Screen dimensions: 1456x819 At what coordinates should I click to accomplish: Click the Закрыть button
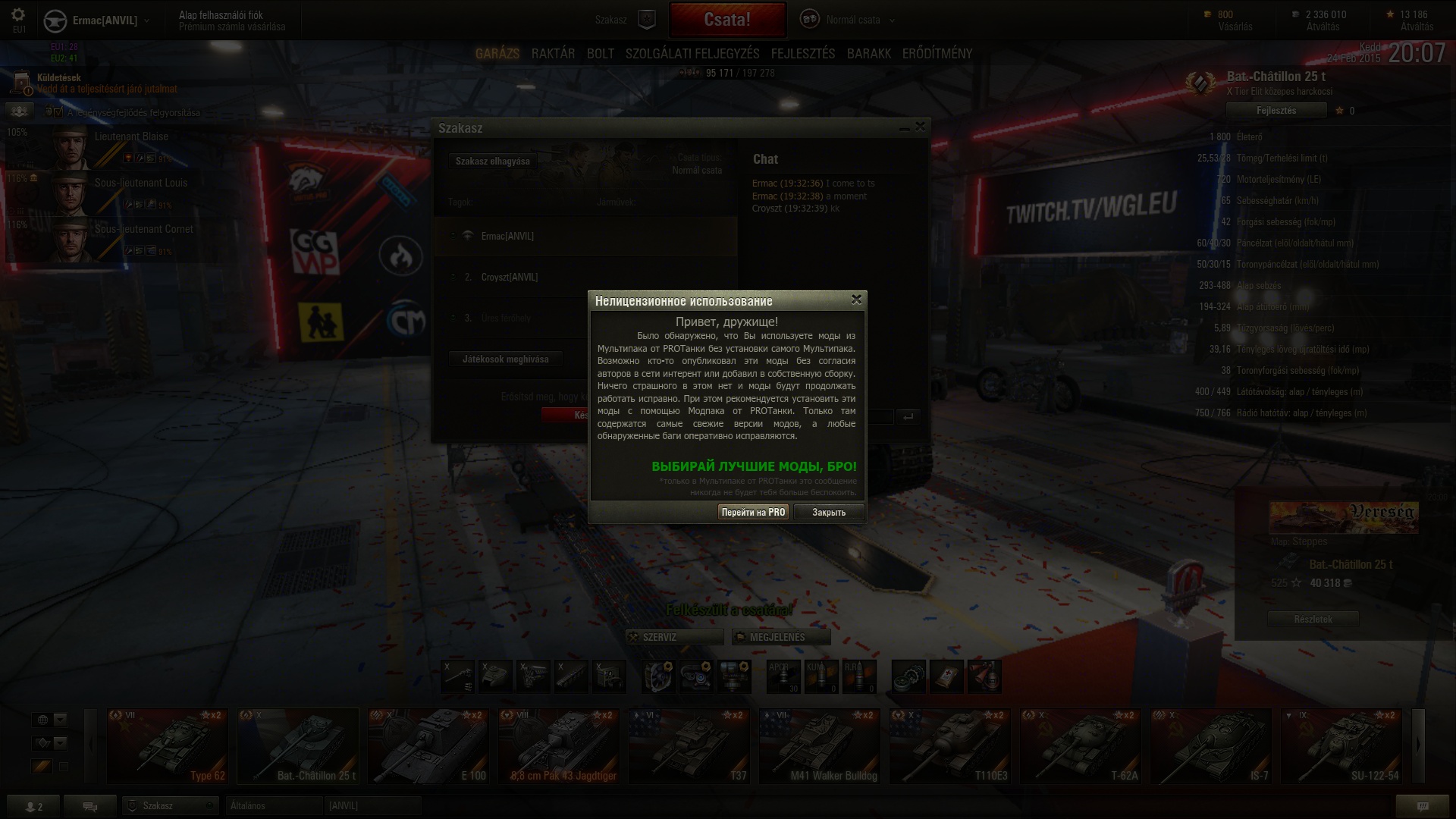tap(828, 513)
